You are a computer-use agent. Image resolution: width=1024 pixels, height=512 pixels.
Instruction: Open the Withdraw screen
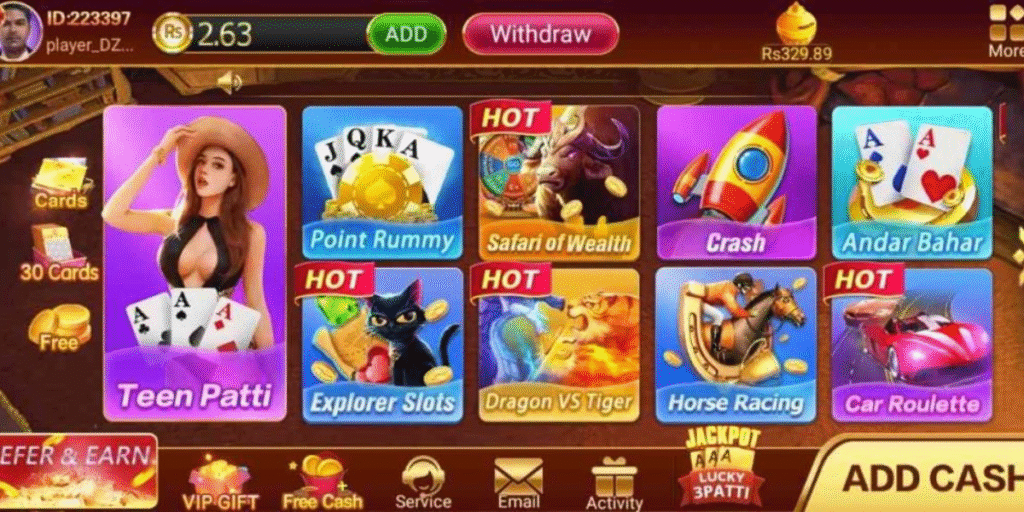[x=540, y=34]
